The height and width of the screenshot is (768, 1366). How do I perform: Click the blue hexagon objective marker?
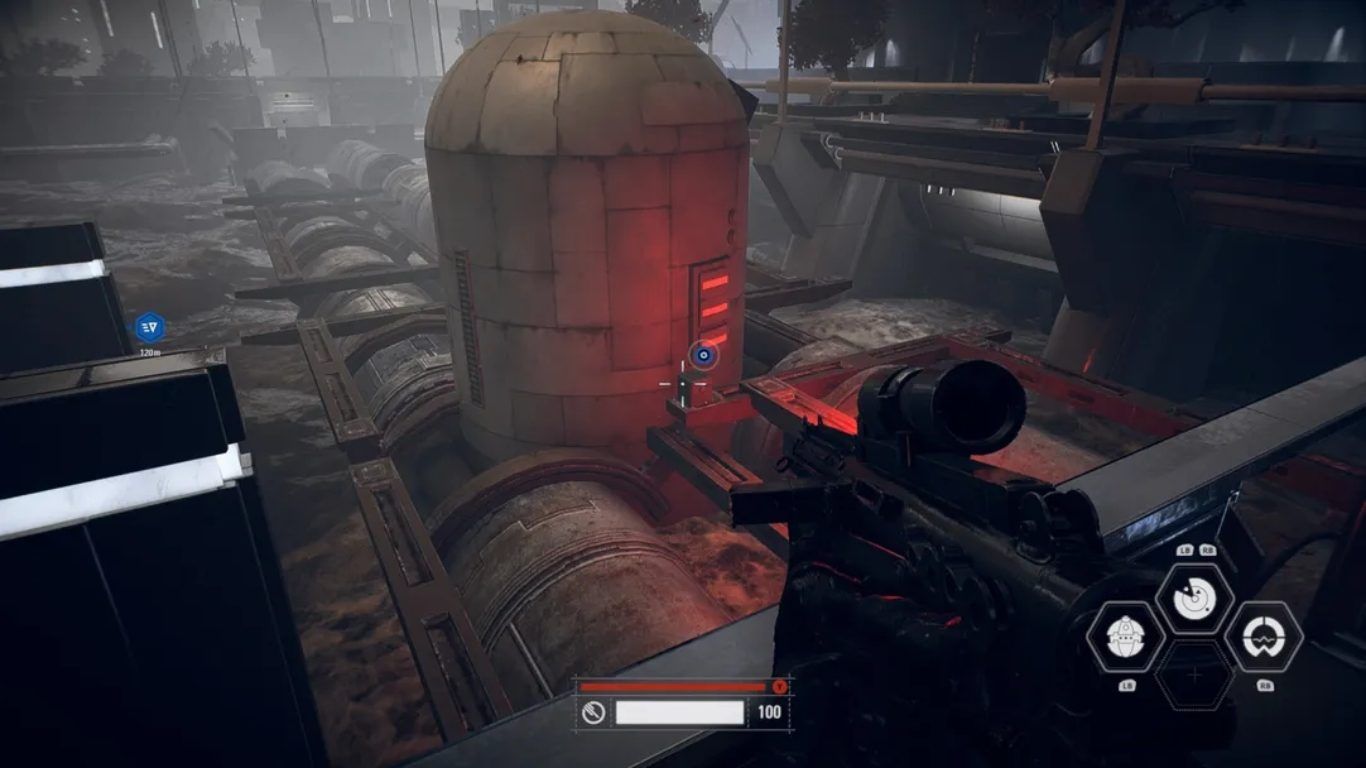click(149, 327)
